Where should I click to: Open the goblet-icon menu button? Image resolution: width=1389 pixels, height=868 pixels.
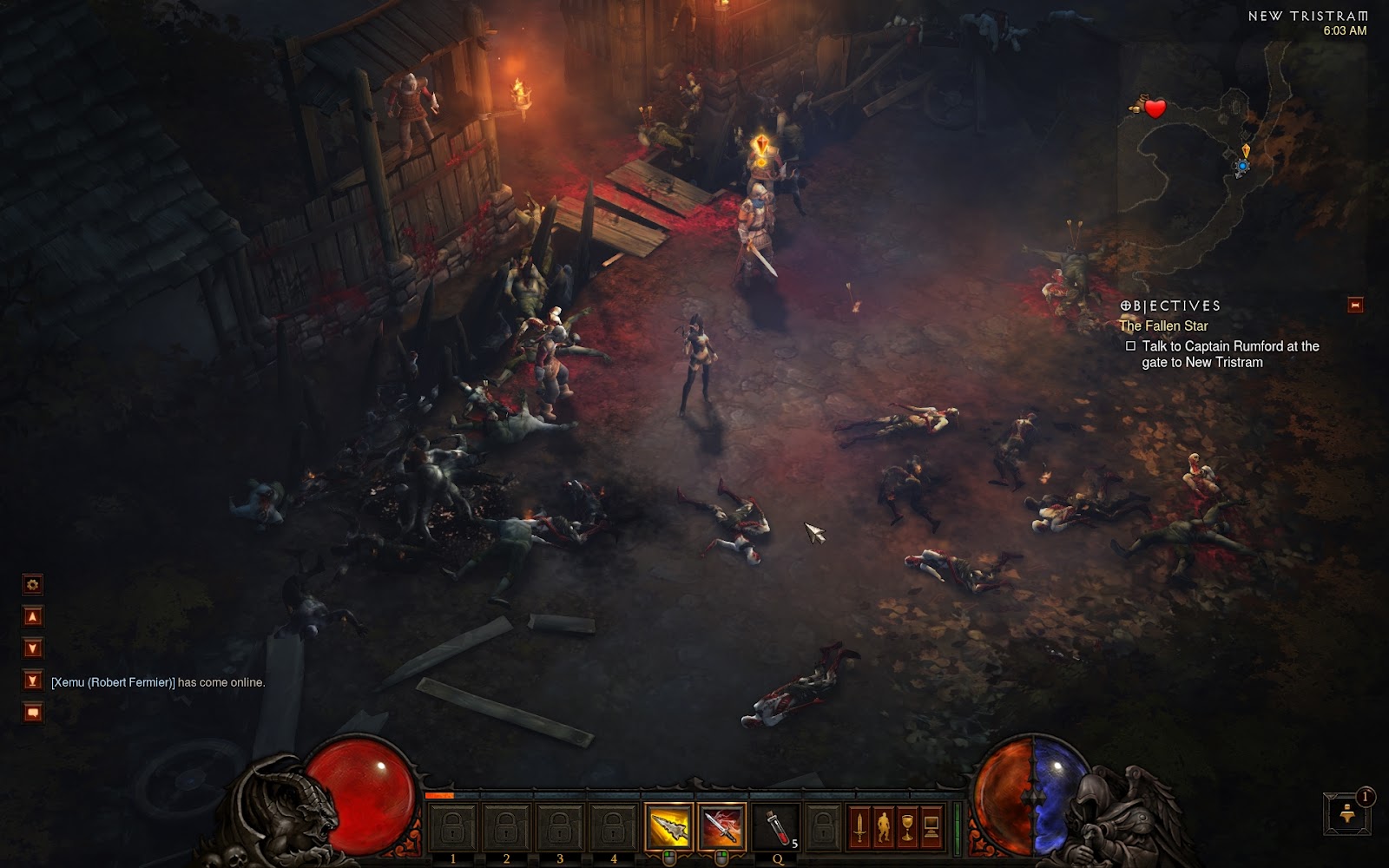tap(907, 826)
